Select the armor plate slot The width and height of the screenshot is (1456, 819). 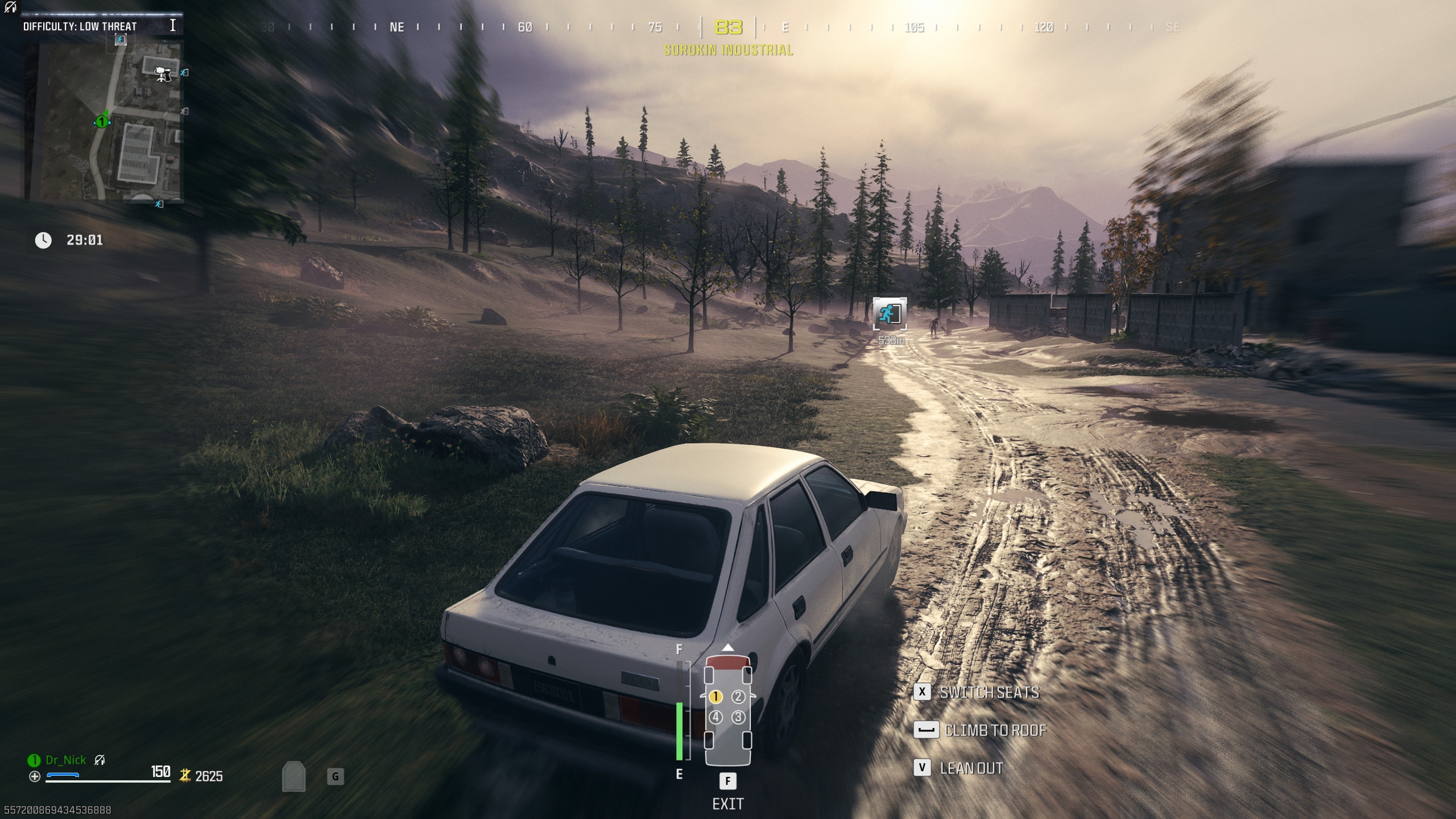[293, 777]
